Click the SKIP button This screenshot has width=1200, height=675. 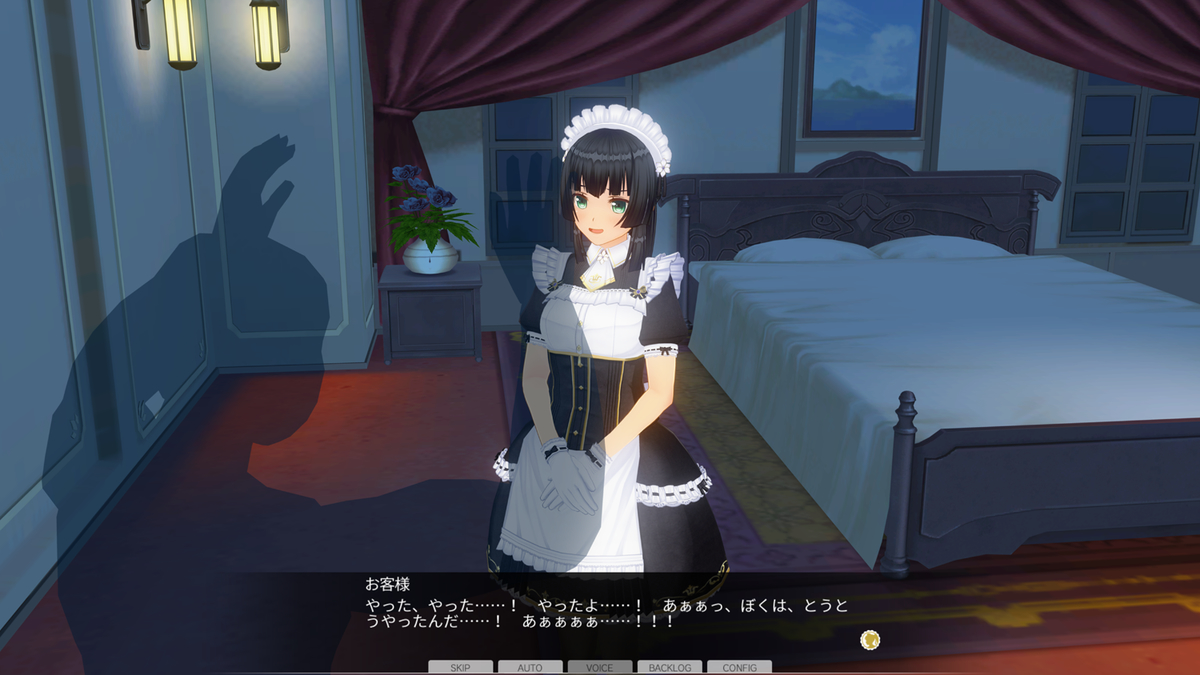pyautogui.click(x=460, y=667)
